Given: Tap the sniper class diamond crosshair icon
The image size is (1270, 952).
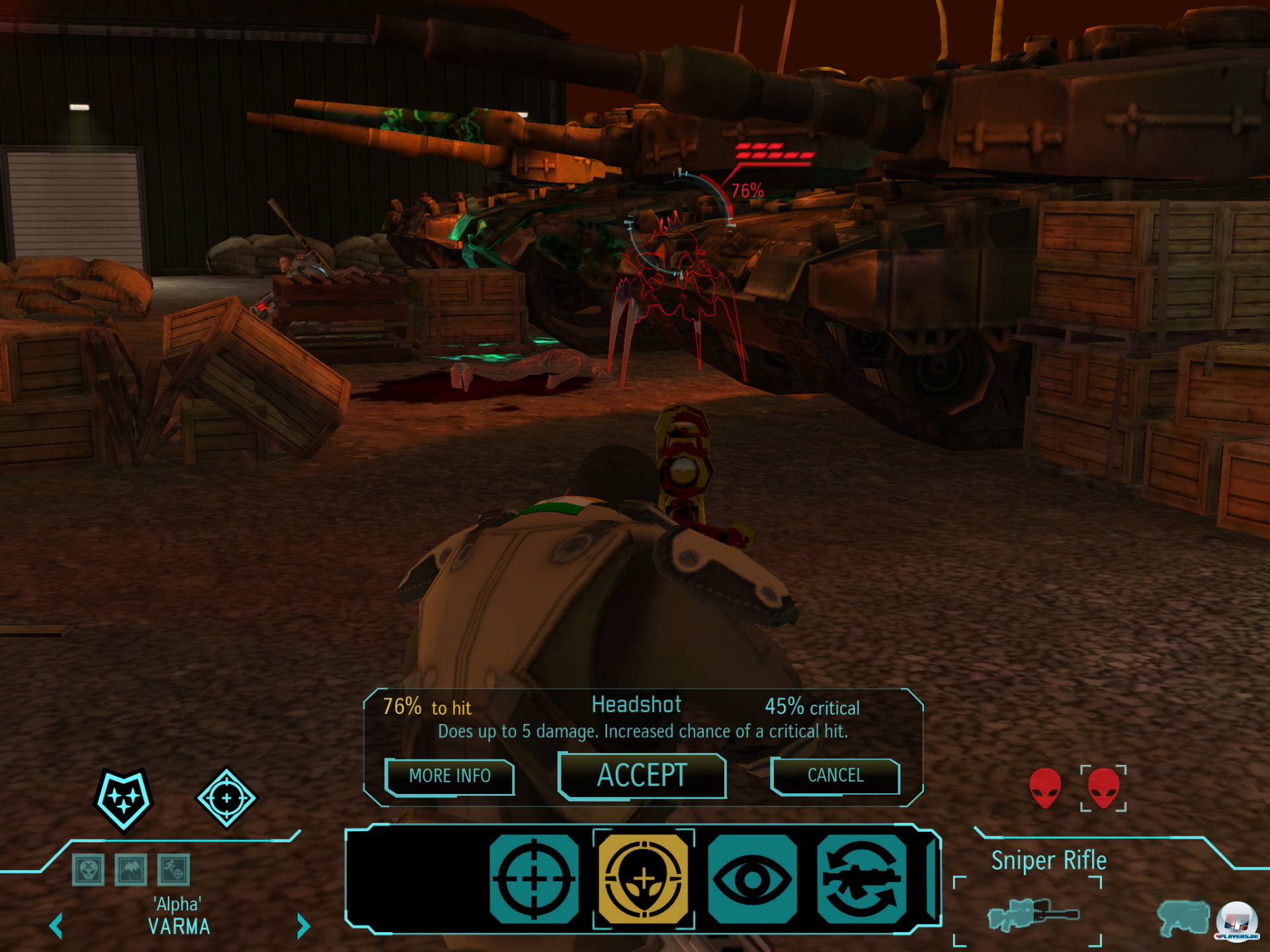Looking at the screenshot, I should (x=226, y=798).
